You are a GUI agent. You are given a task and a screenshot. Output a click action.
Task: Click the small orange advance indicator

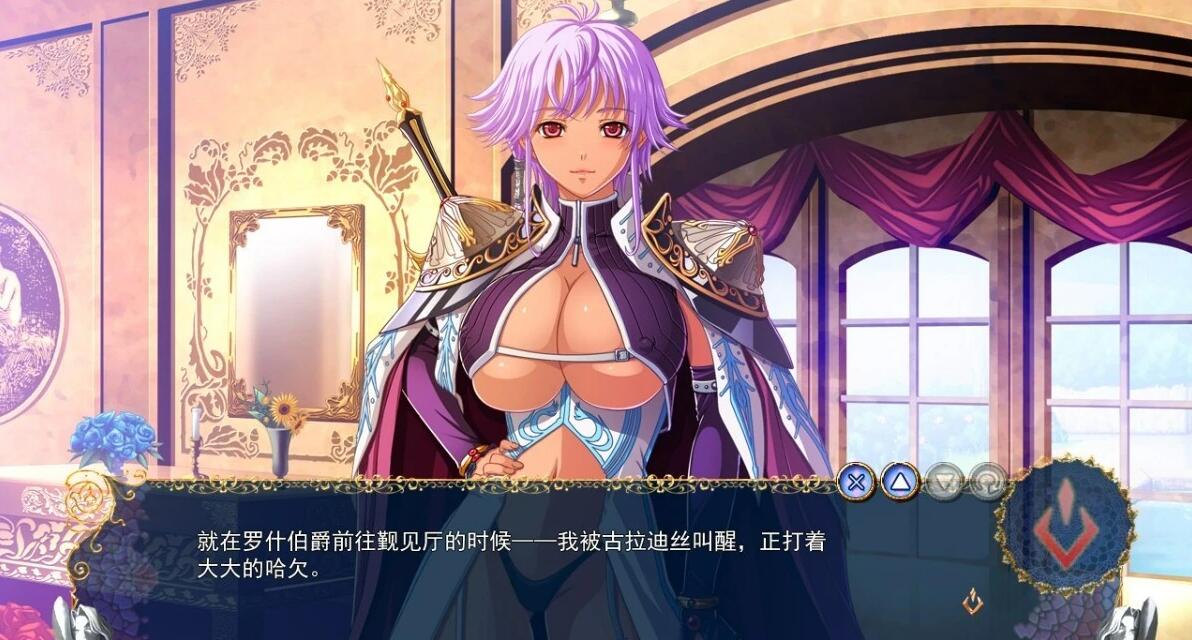pos(970,601)
